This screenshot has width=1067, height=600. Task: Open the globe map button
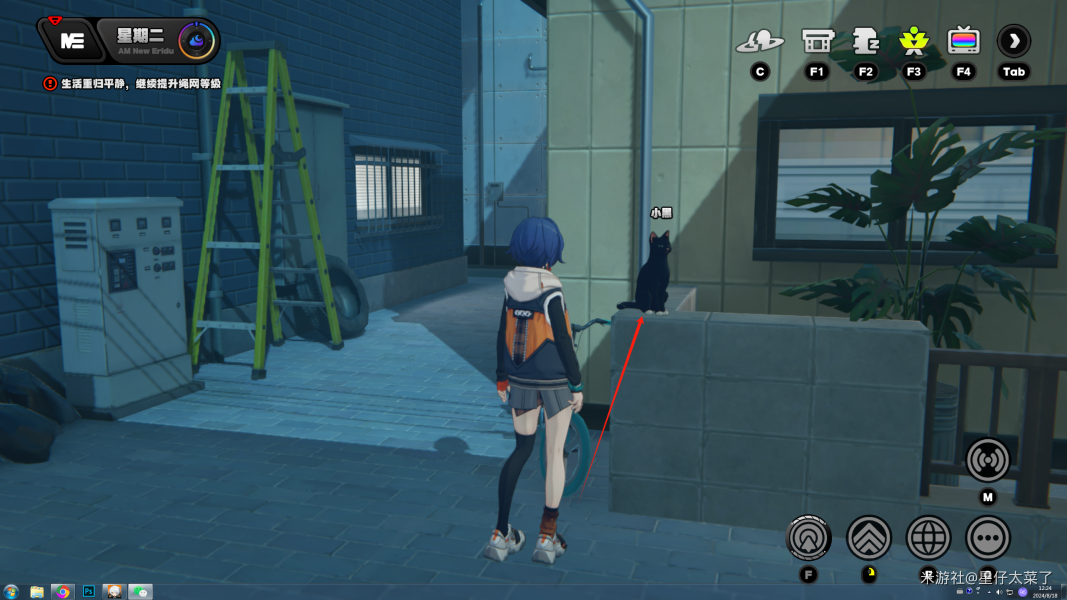click(928, 538)
